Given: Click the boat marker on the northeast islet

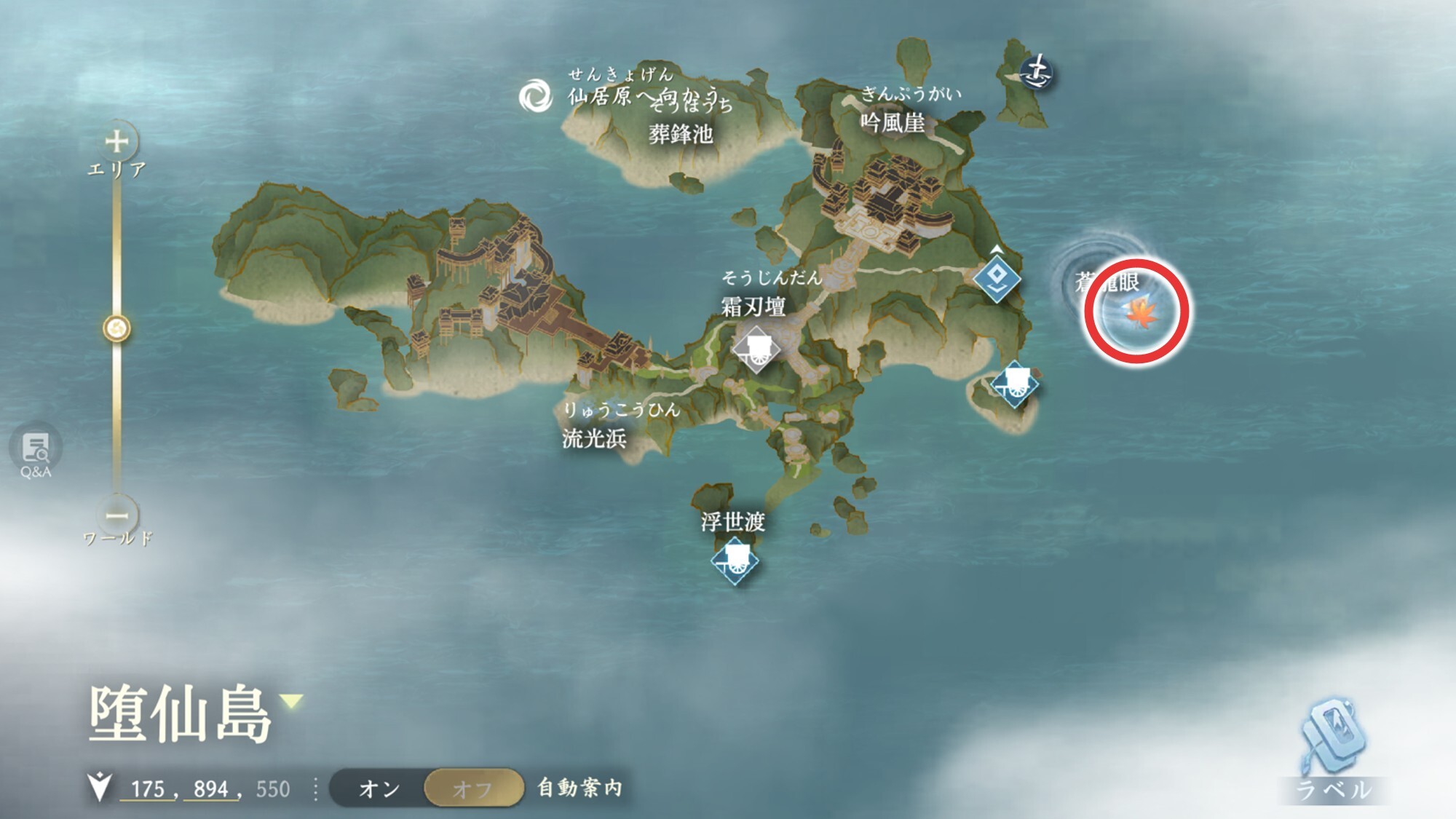Looking at the screenshot, I should coord(1037,72).
